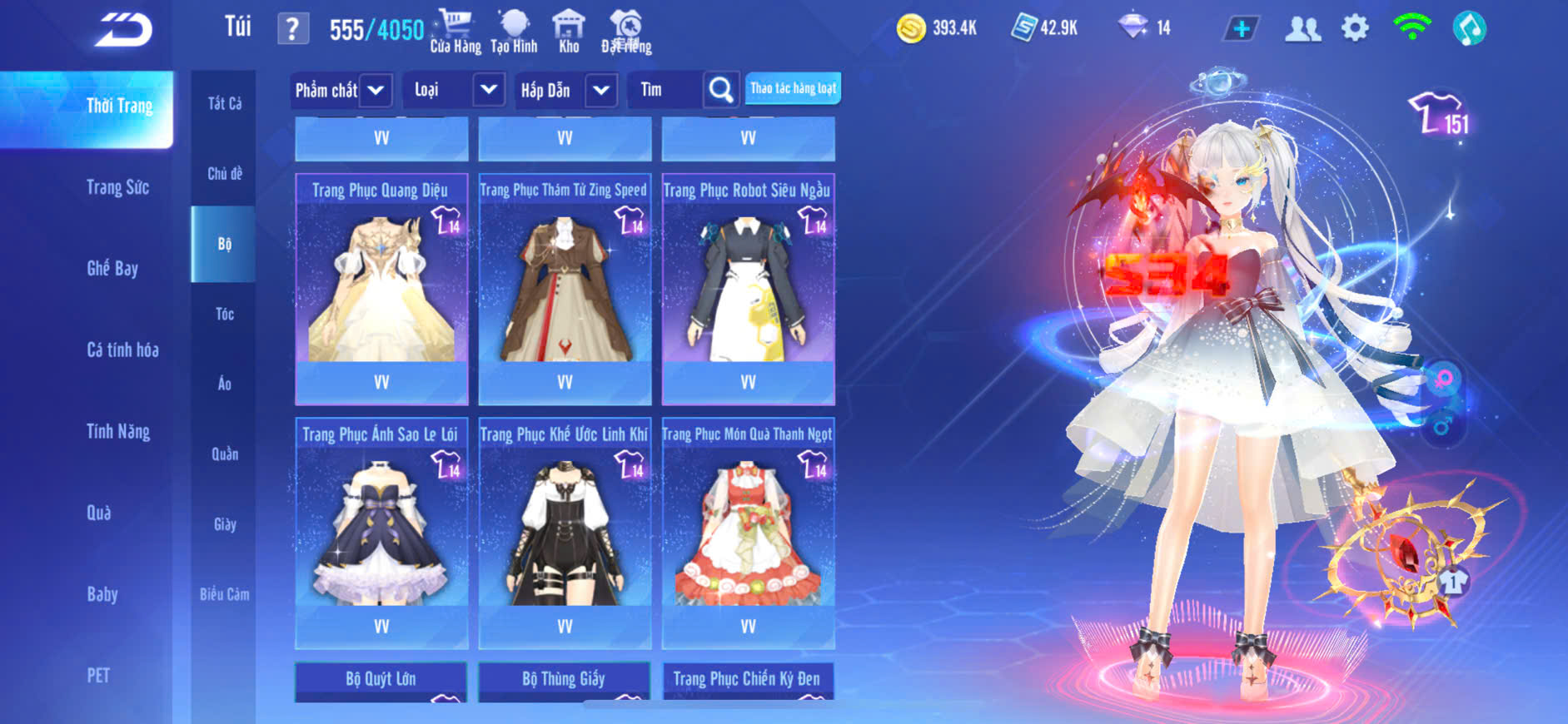Click the magnifying glass search button
1568x724 pixels.
tap(721, 90)
